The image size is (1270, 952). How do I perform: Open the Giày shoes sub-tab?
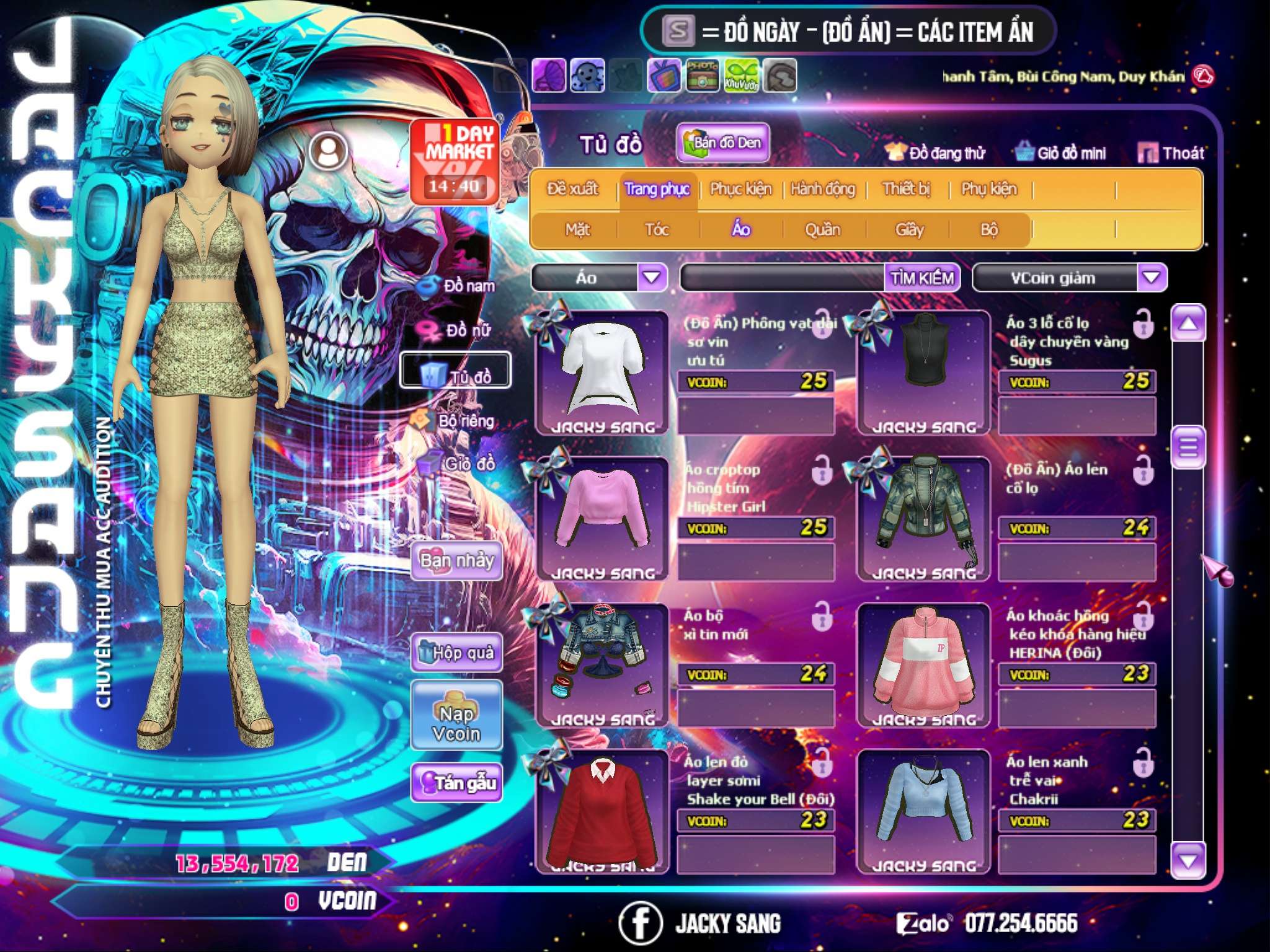coord(909,230)
